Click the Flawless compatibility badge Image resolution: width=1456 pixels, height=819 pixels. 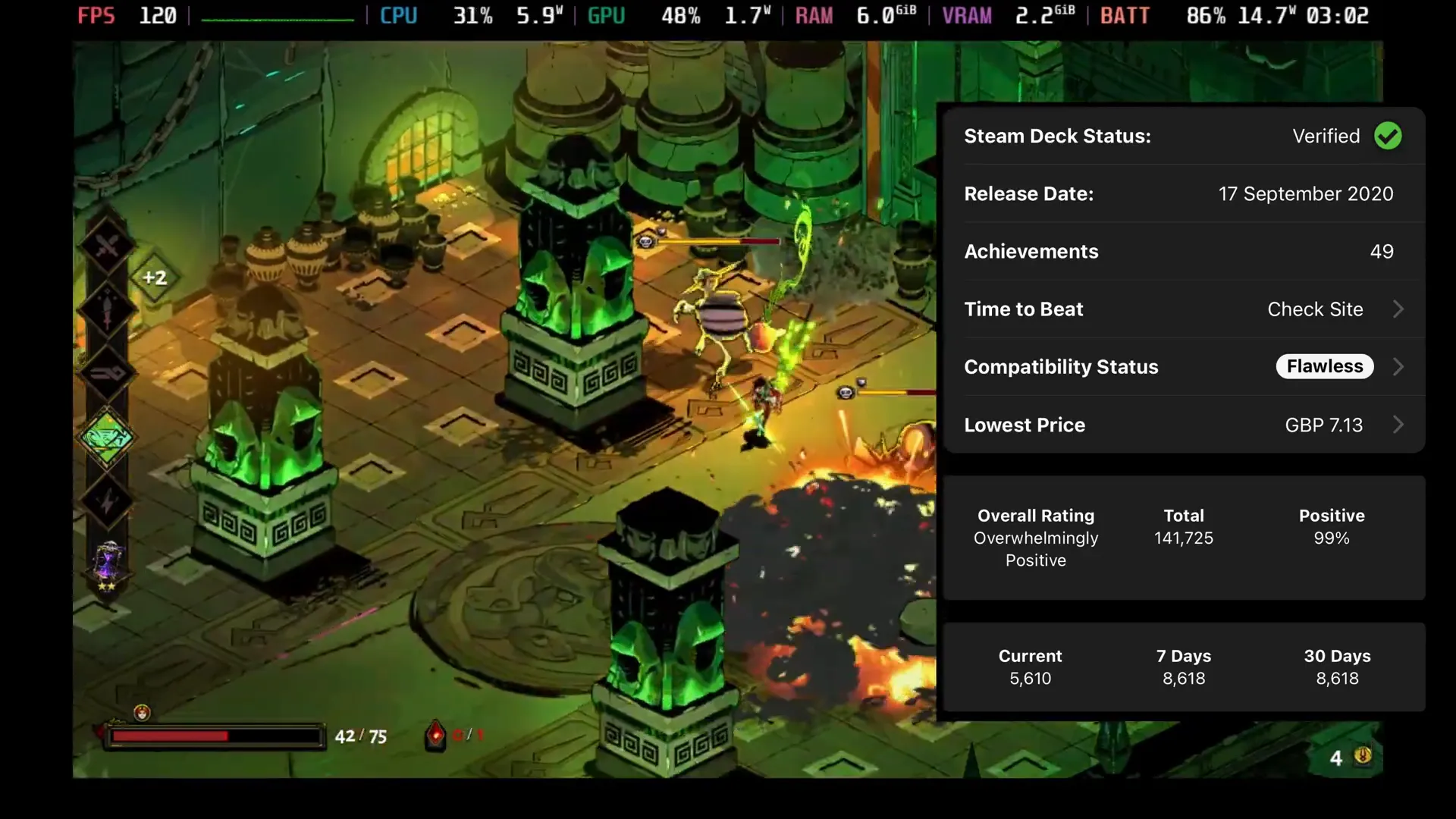[1324, 366]
